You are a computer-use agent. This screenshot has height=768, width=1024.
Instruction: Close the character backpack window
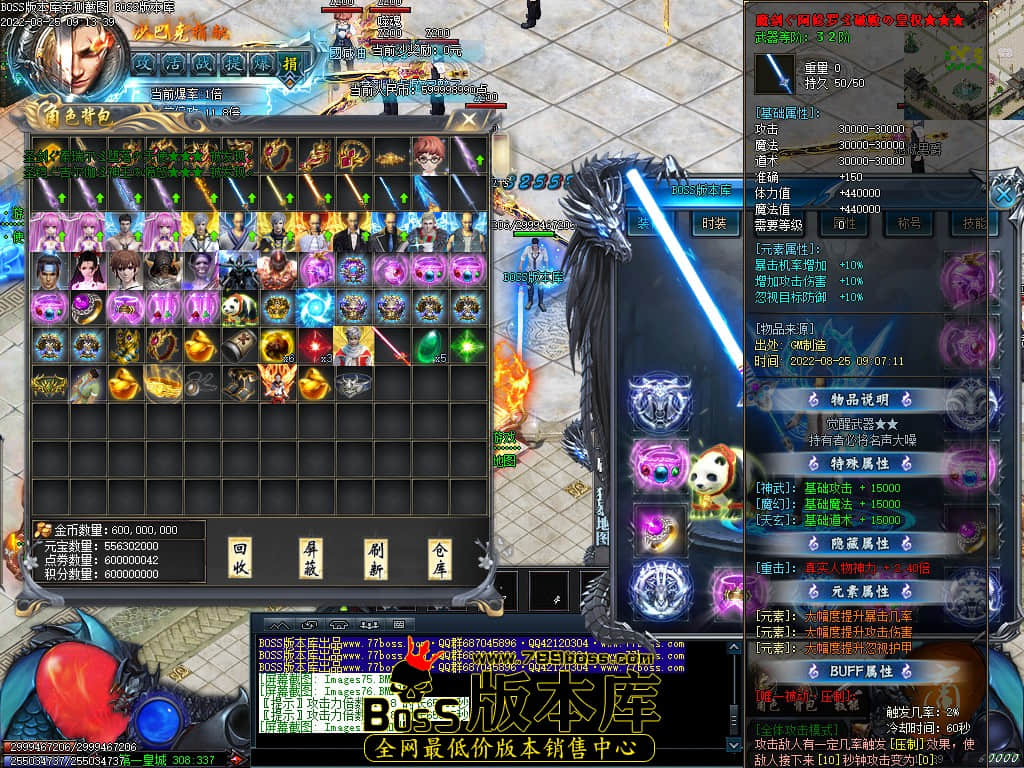468,119
